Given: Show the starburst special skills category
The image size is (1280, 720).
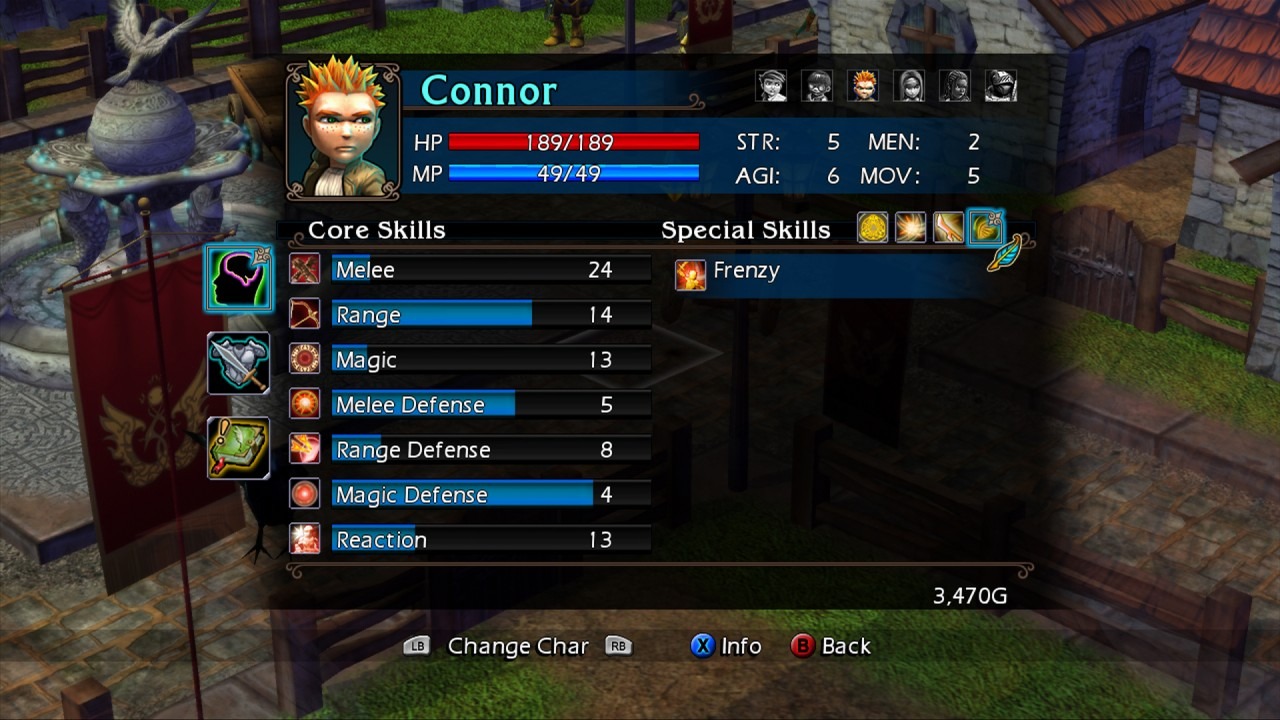Looking at the screenshot, I should [x=910, y=228].
